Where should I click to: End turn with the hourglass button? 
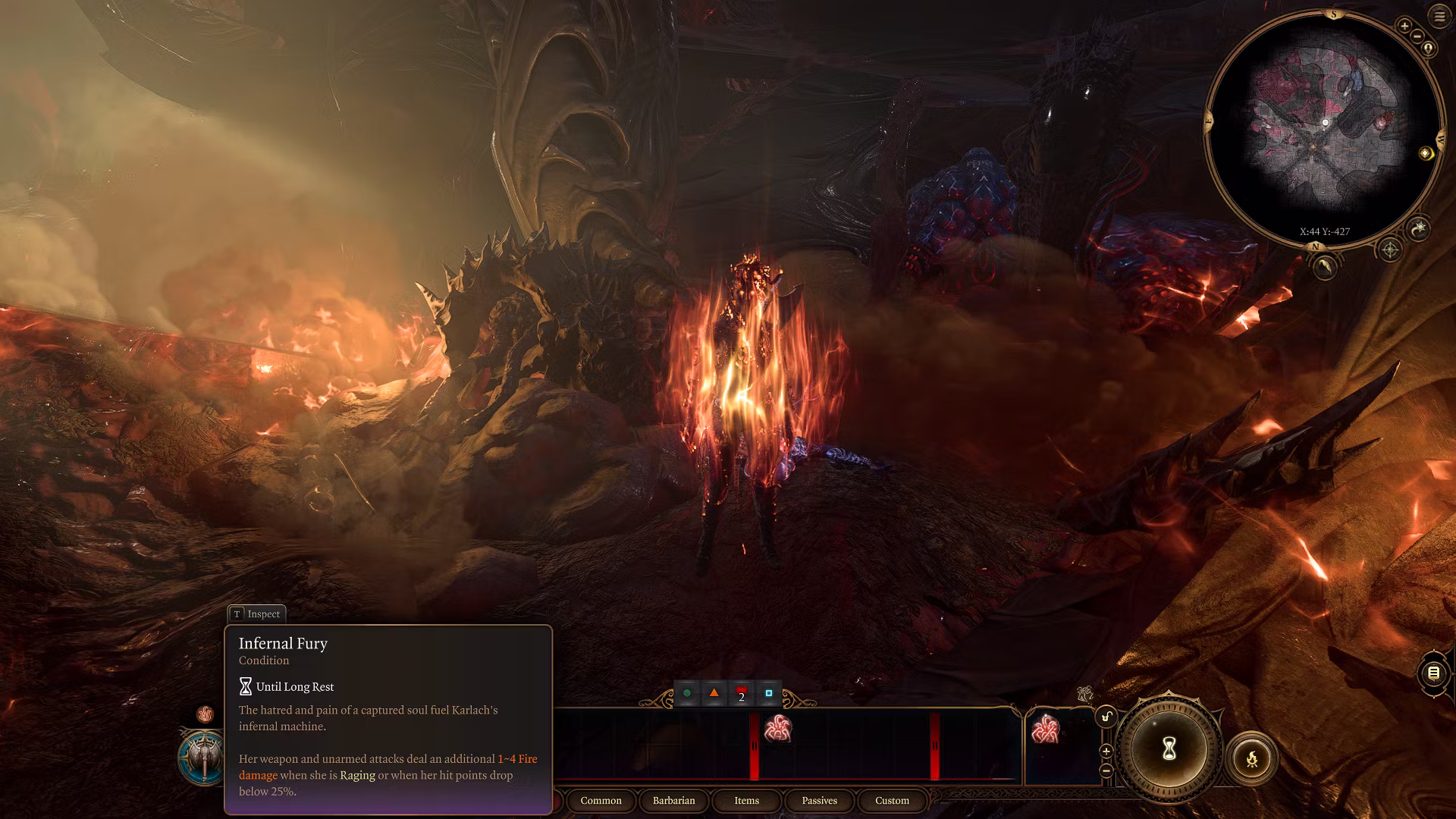(x=1169, y=749)
